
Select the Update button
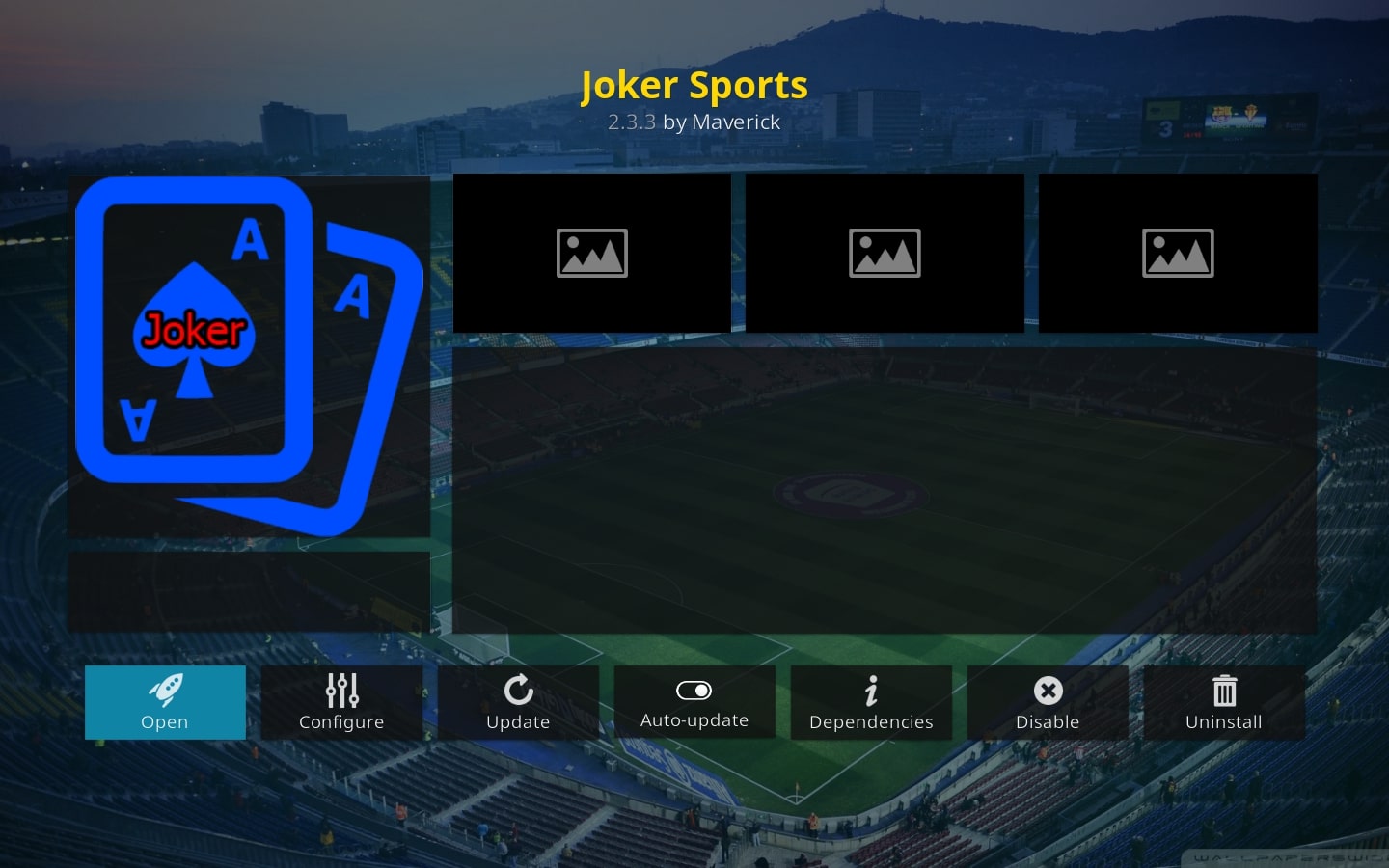[518, 702]
